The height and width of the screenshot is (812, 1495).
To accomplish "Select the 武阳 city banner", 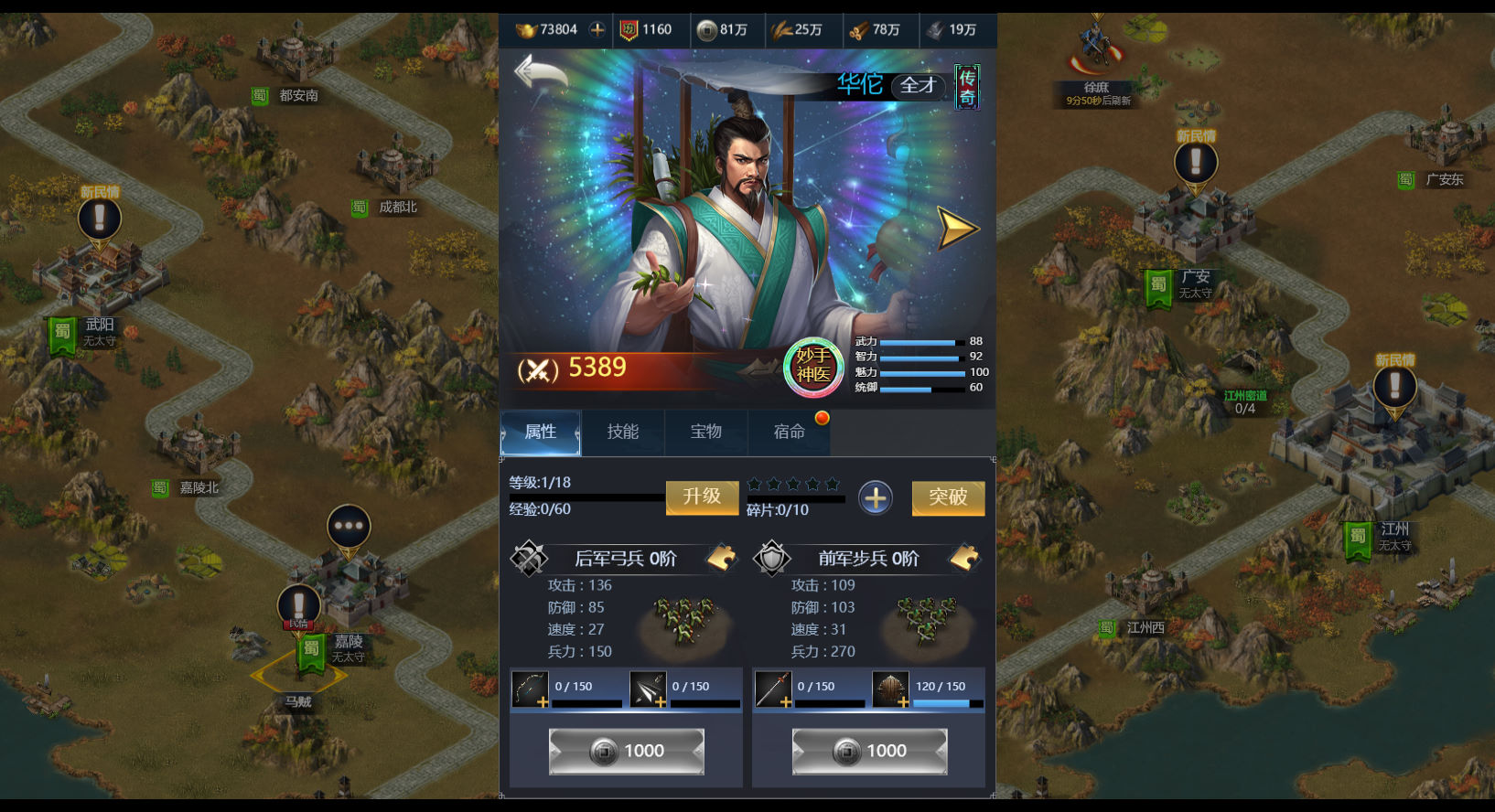I will coord(64,334).
